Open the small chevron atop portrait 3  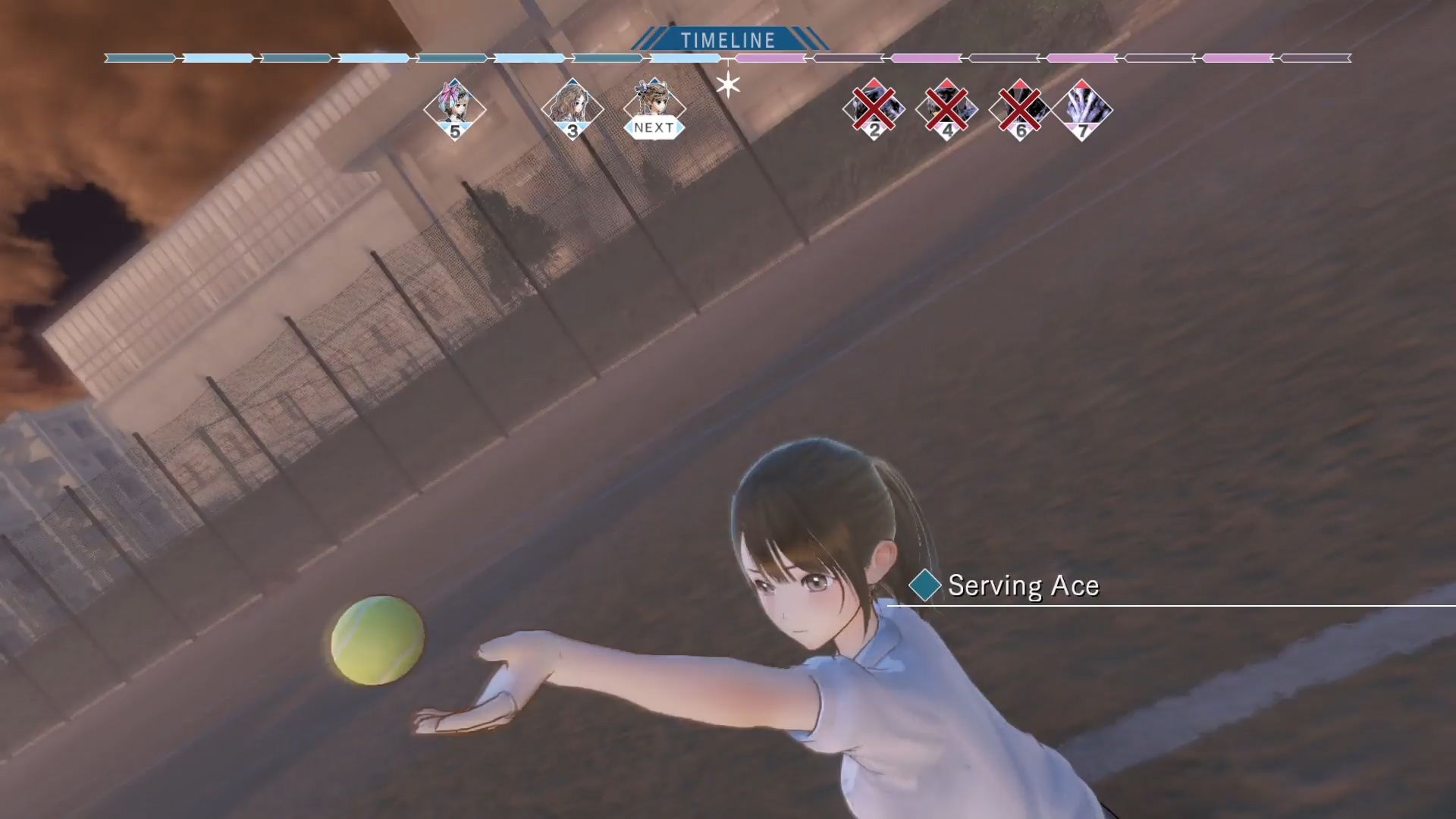pyautogui.click(x=573, y=80)
